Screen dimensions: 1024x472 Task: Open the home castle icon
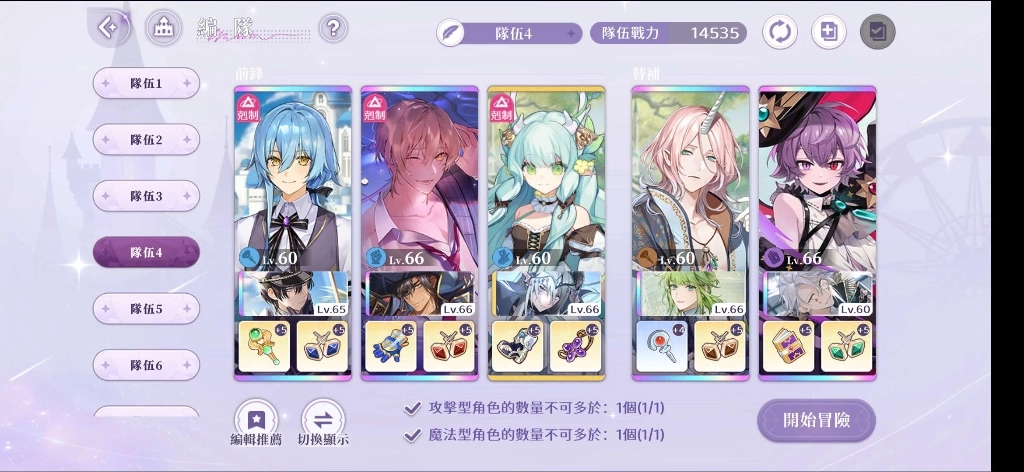coord(163,28)
